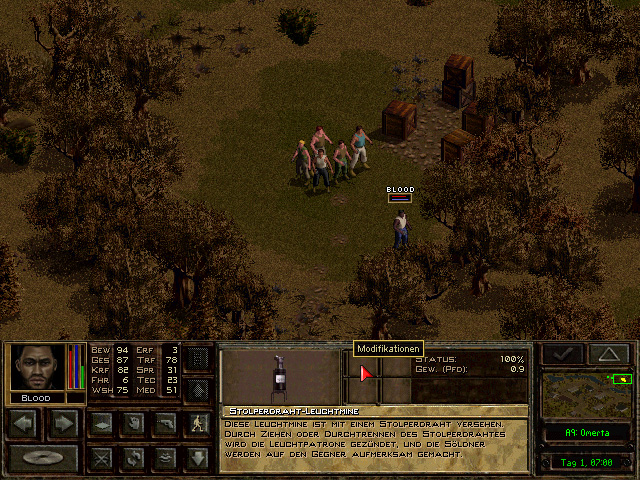Click the down arrow button

(x=197, y=458)
